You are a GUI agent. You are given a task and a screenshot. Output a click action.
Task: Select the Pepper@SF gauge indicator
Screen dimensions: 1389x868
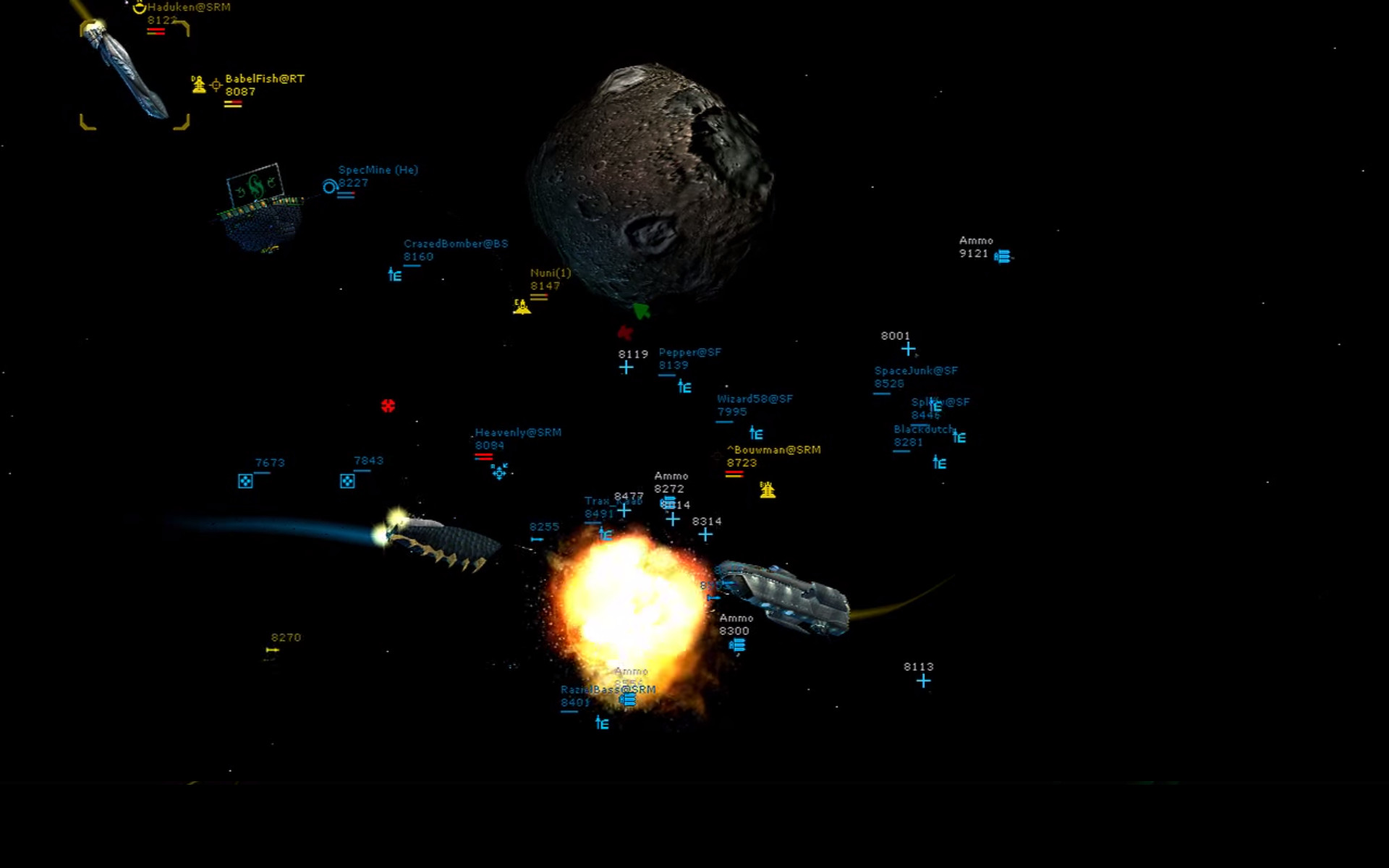point(683,388)
